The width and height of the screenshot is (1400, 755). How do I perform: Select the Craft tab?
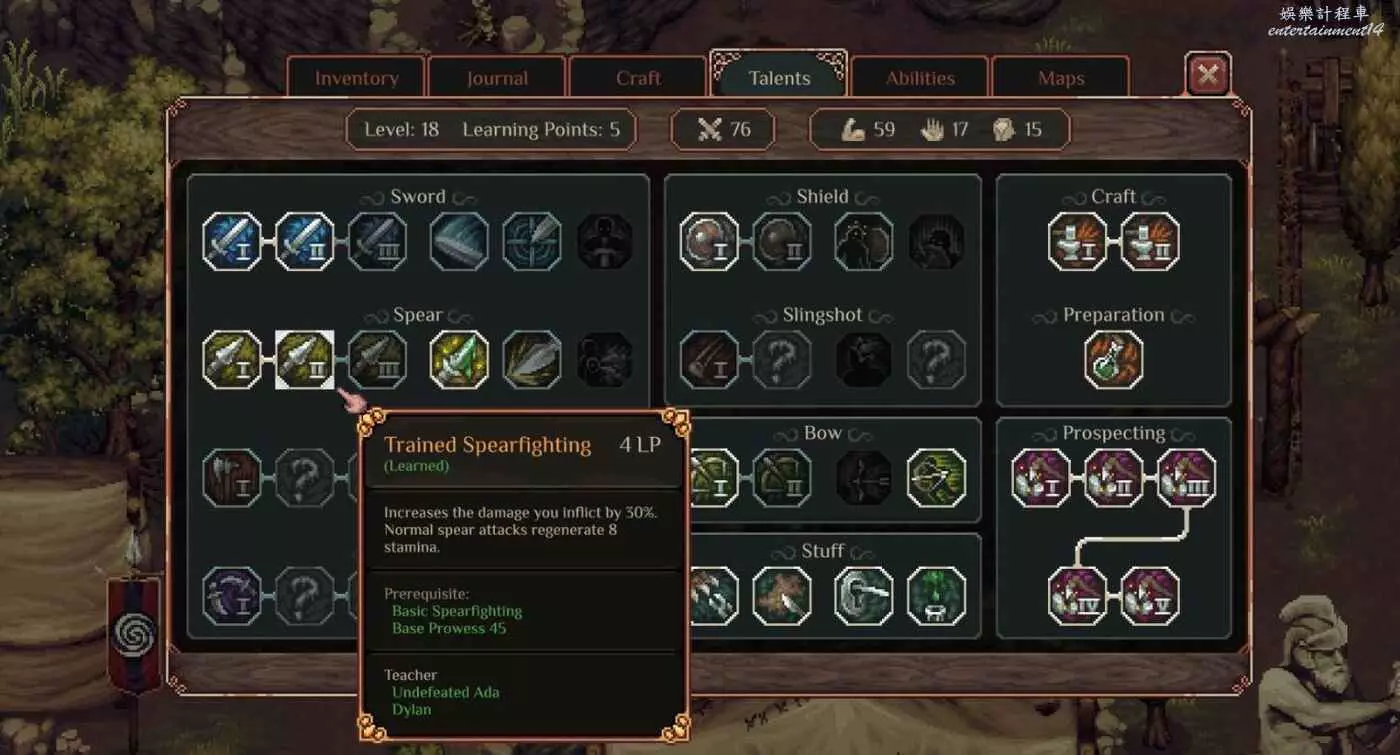[638, 78]
